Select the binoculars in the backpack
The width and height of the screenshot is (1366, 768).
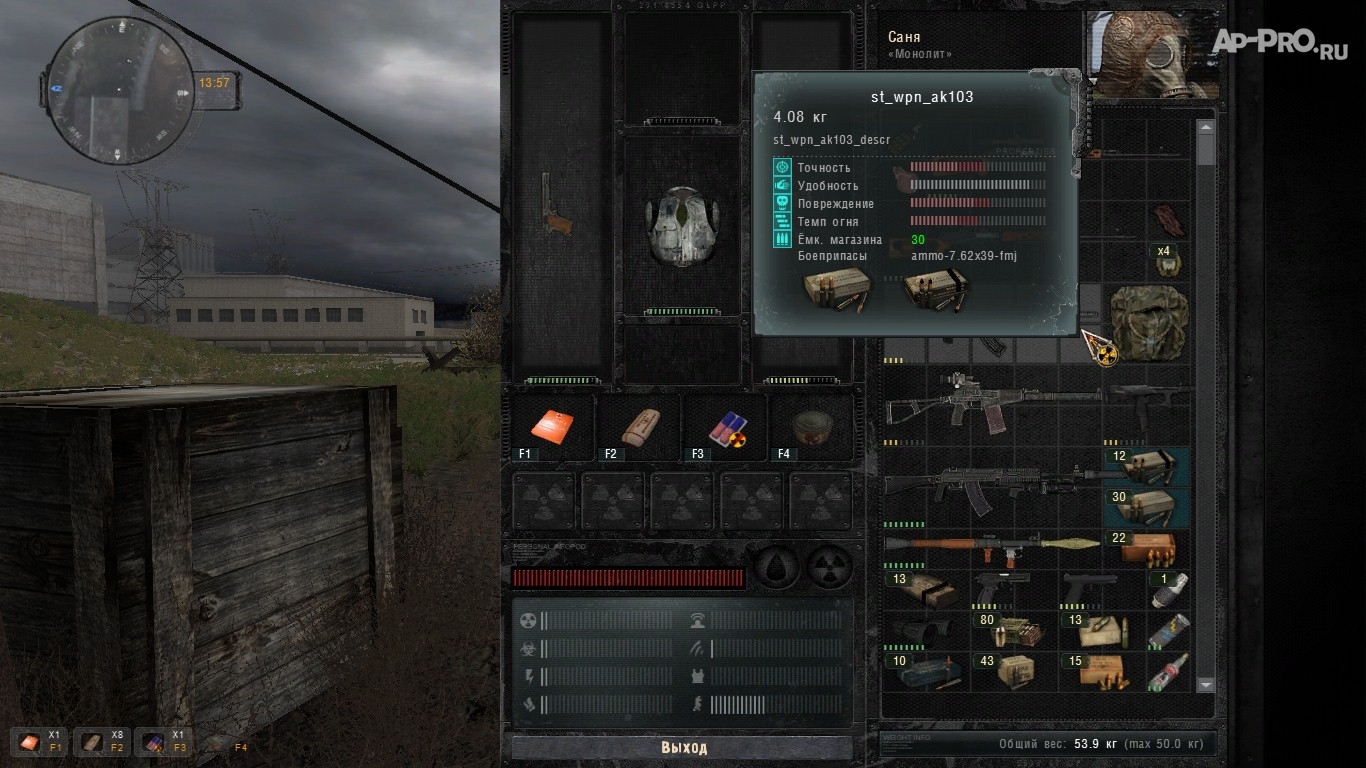pos(922,631)
